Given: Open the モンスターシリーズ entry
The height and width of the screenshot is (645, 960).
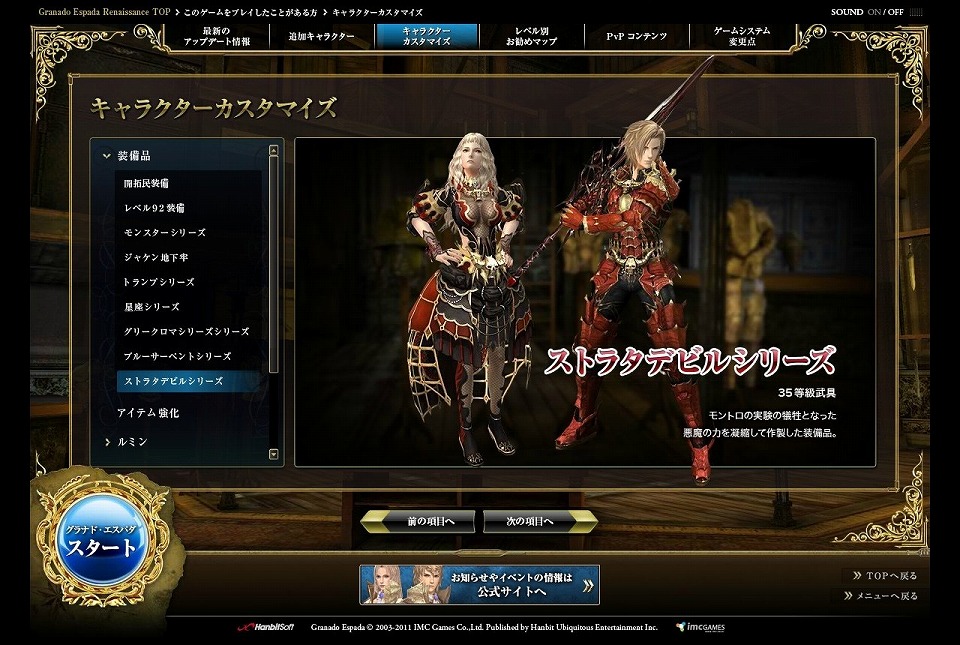Looking at the screenshot, I should (x=165, y=233).
